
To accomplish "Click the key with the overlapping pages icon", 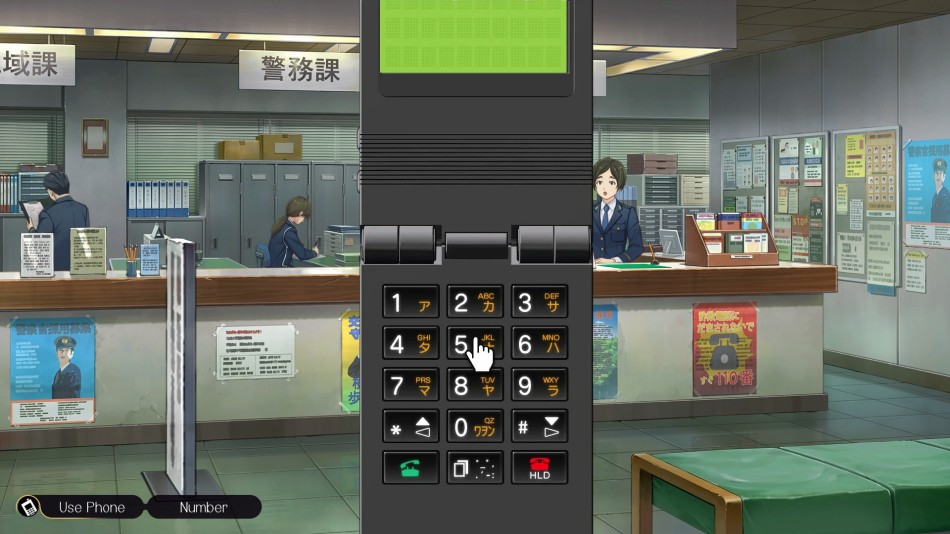I will pyautogui.click(x=475, y=467).
